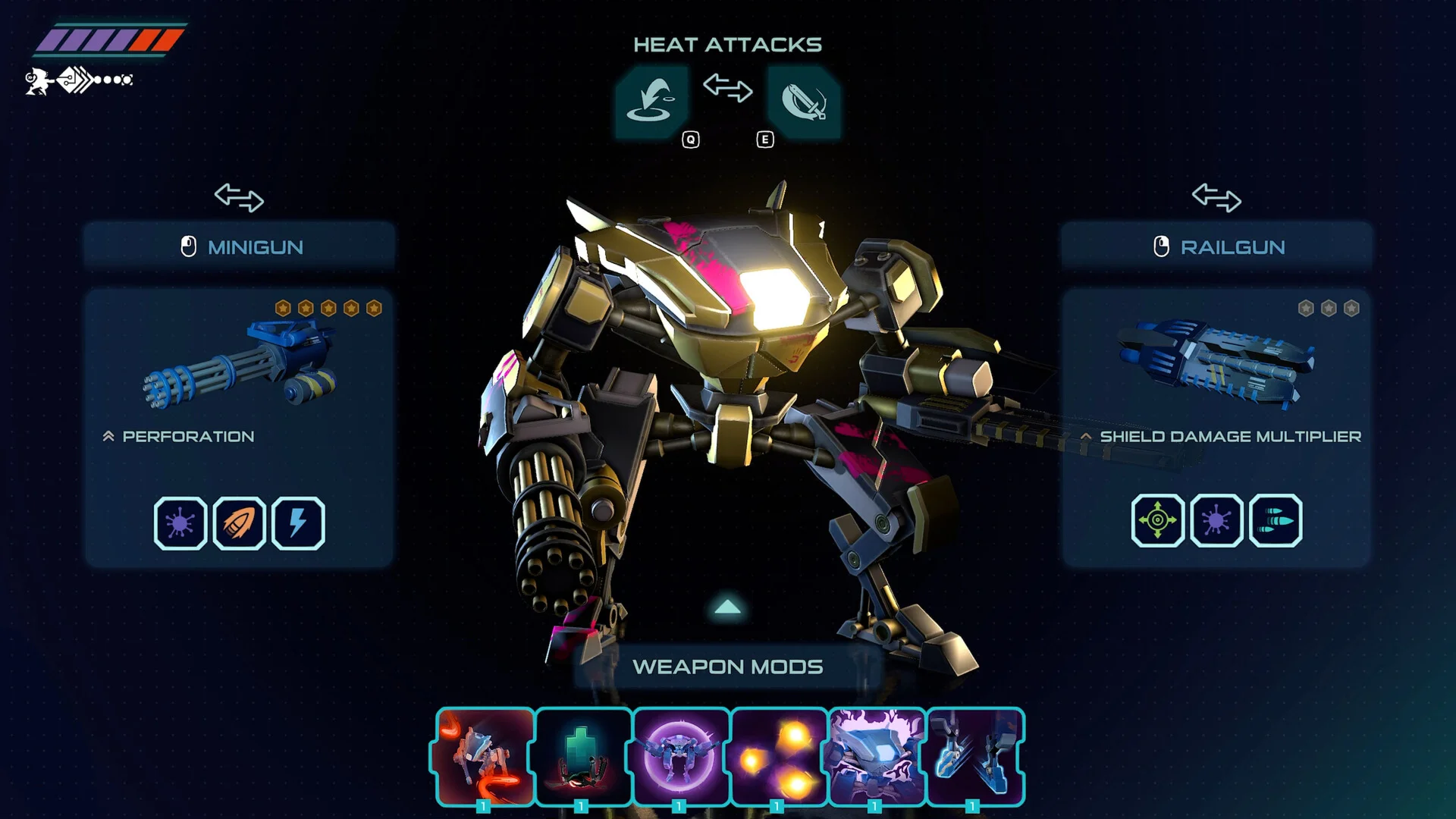Select the left heat attack ground-slam icon
This screenshot has height=819, width=1456.
(651, 101)
